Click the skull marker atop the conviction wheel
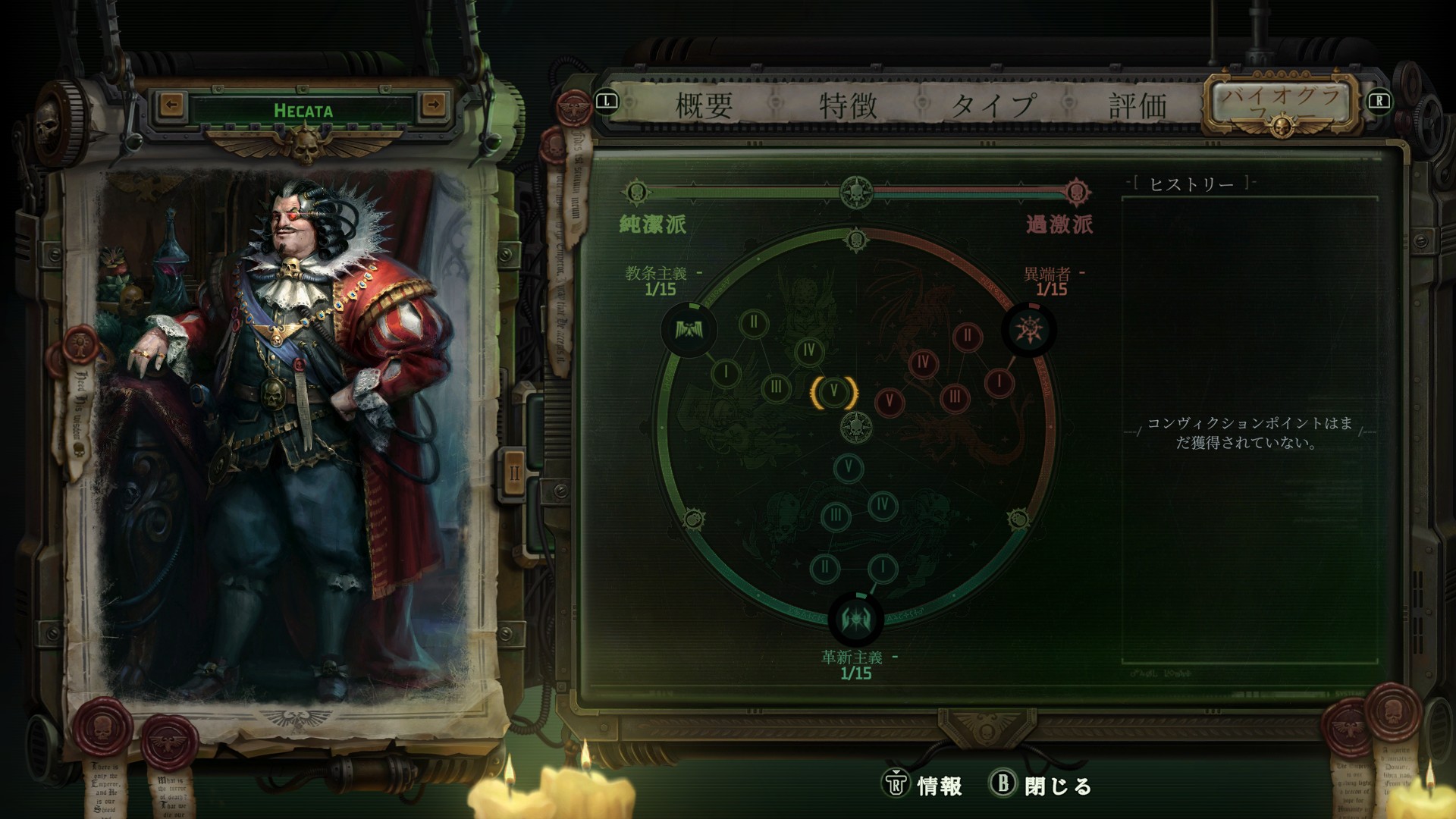Screen dimensions: 1456x819 855,237
